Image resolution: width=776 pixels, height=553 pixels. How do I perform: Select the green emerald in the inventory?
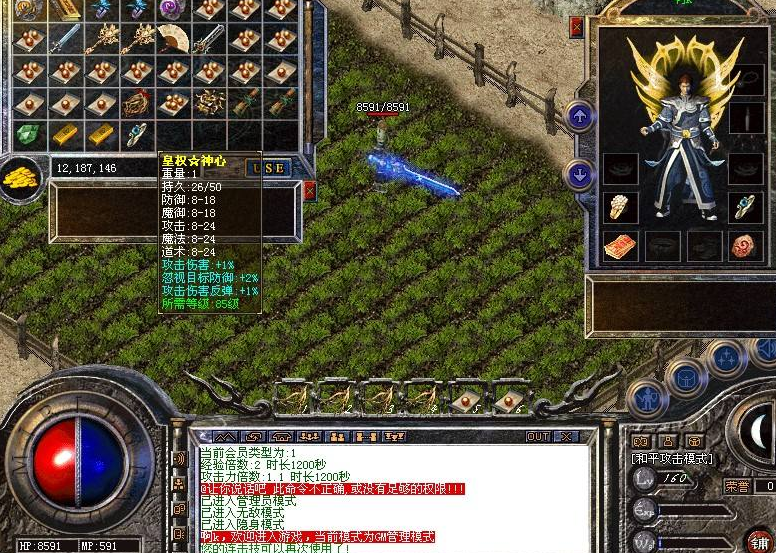click(29, 134)
